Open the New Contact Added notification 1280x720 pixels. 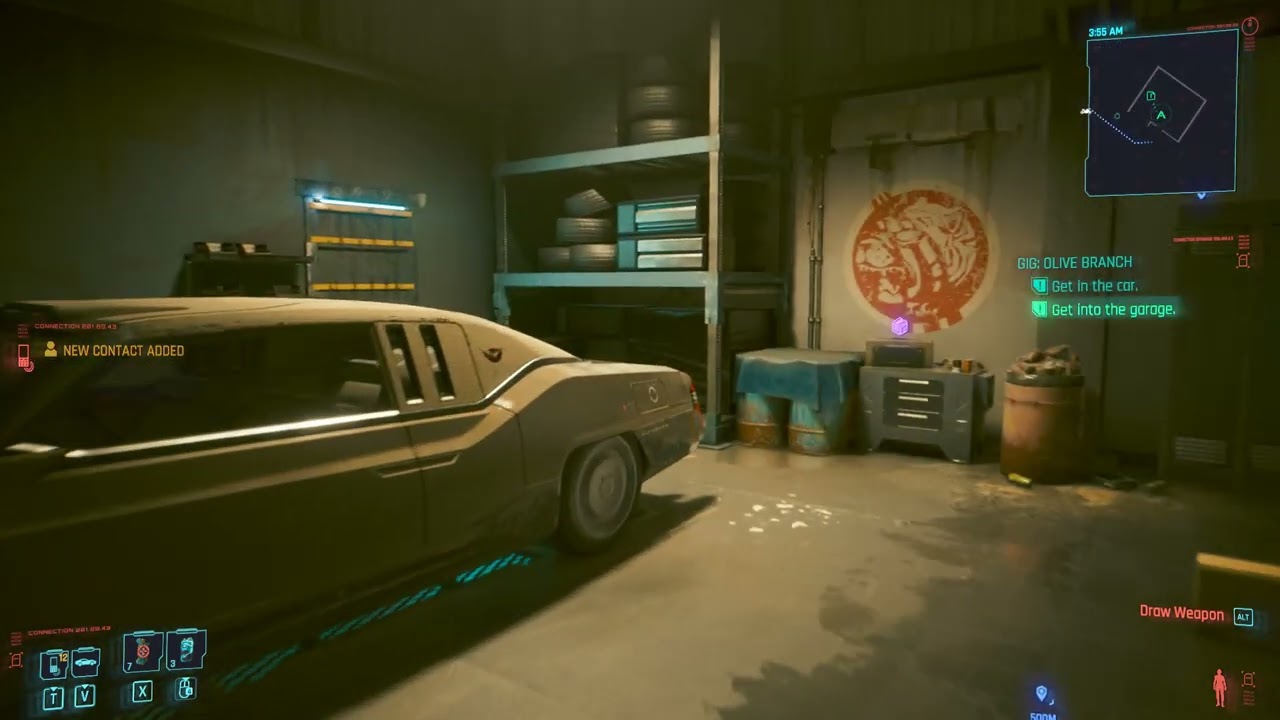(x=122, y=351)
